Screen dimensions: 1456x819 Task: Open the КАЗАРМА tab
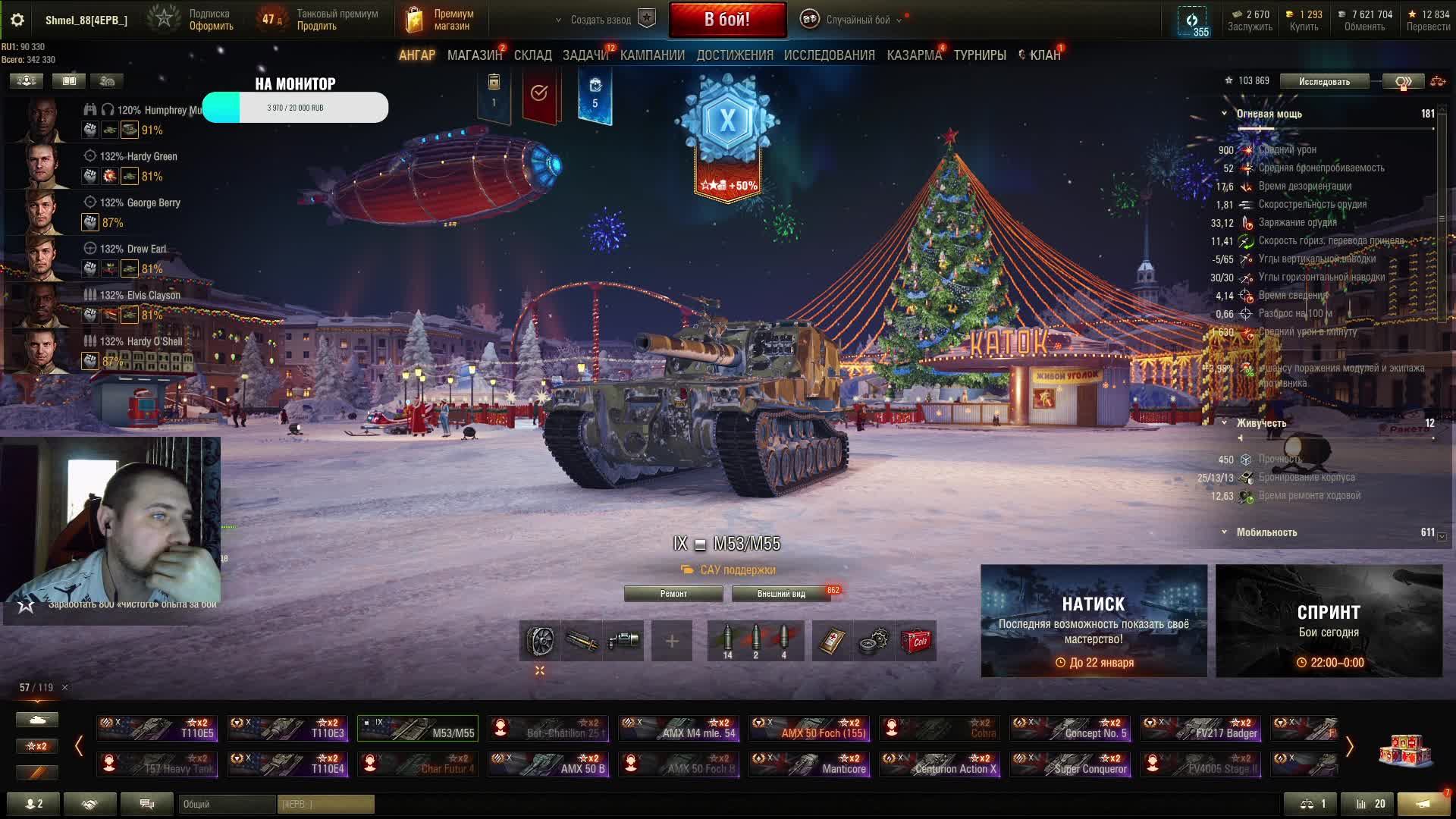(x=914, y=55)
